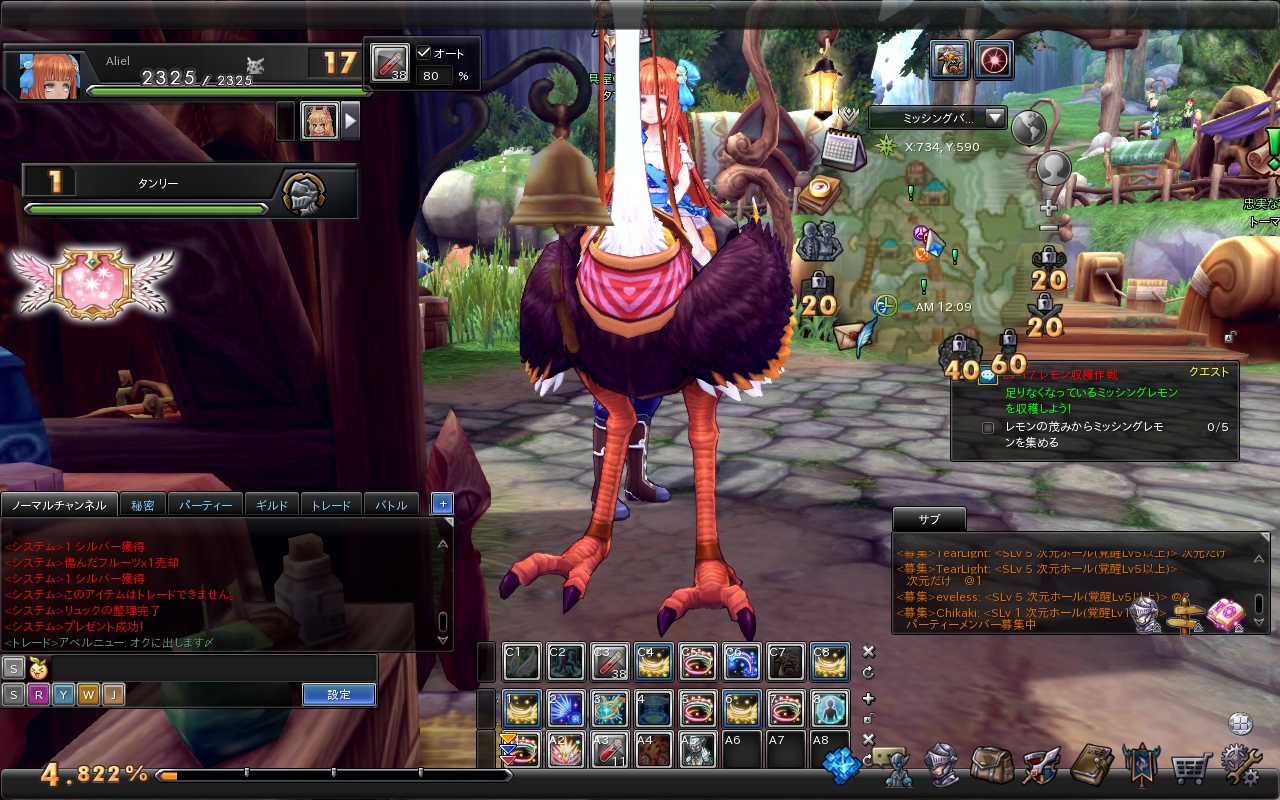The height and width of the screenshot is (800, 1280).
Task: Open settings via gear and wrench icon
Action: (1241, 766)
